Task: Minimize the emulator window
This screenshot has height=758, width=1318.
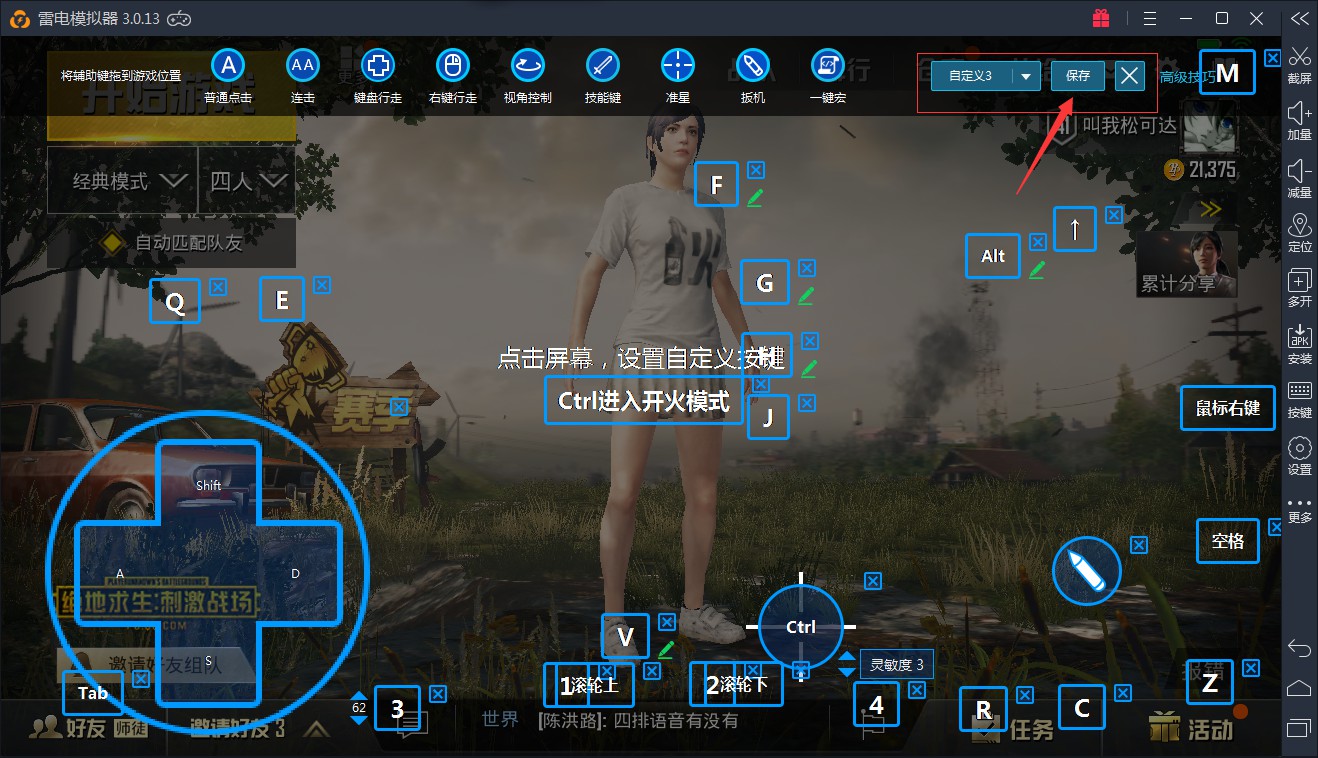Action: coord(1186,18)
